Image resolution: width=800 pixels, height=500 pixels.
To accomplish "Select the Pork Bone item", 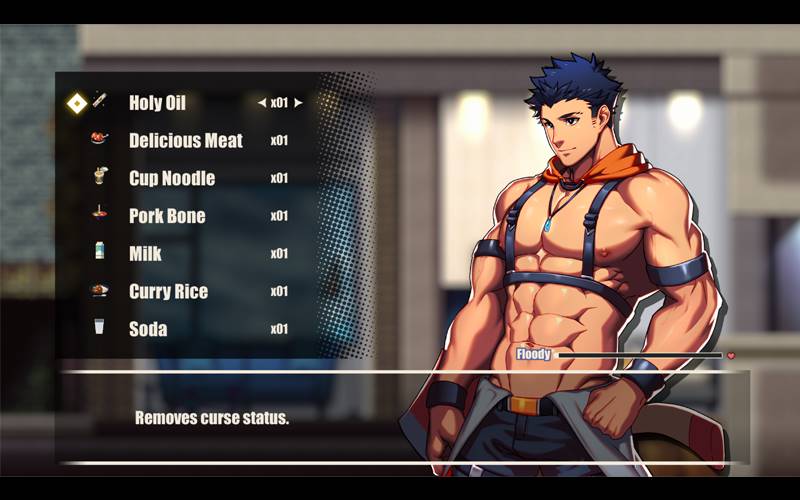I will 167,216.
